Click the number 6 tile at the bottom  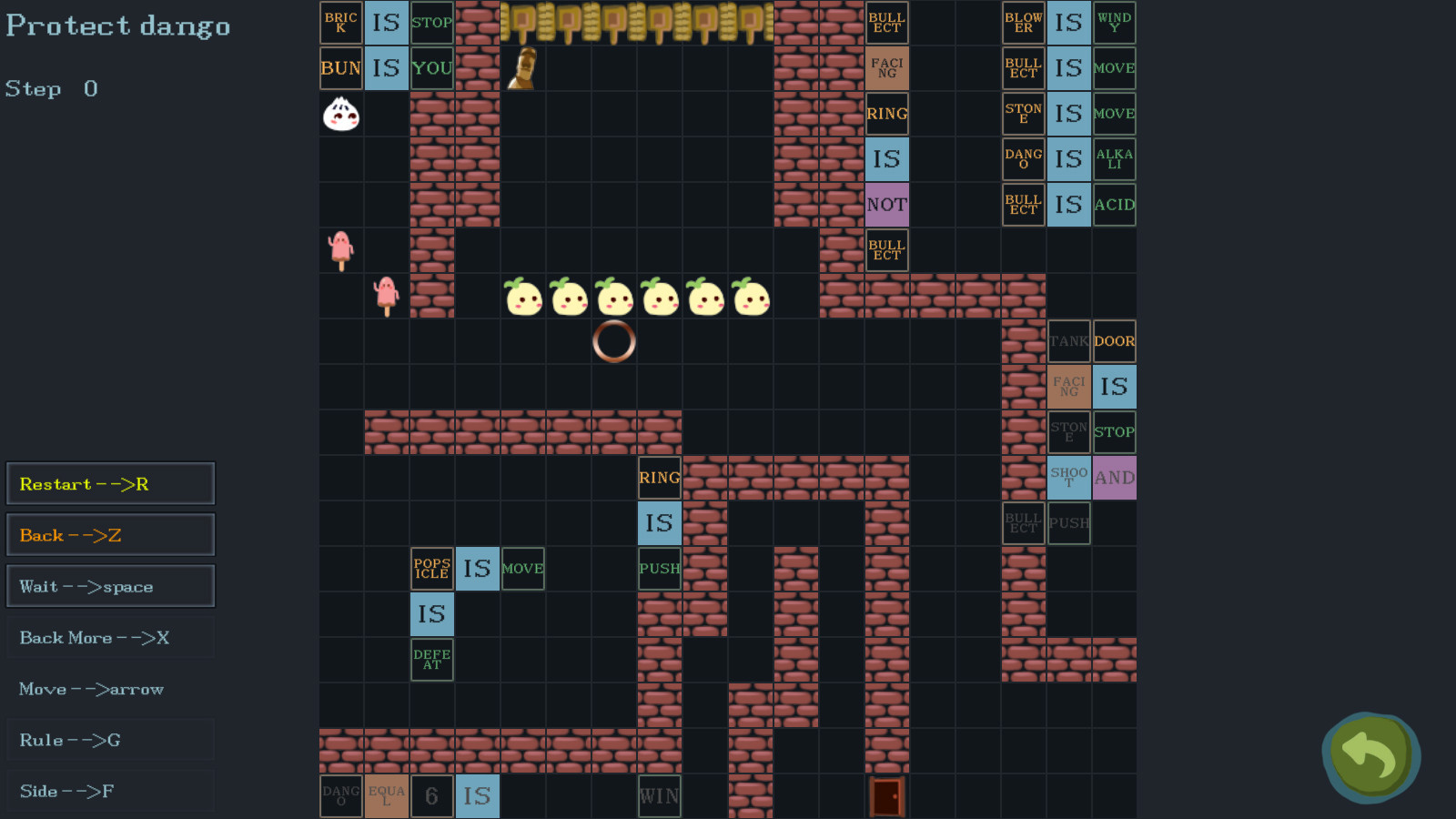(x=431, y=796)
